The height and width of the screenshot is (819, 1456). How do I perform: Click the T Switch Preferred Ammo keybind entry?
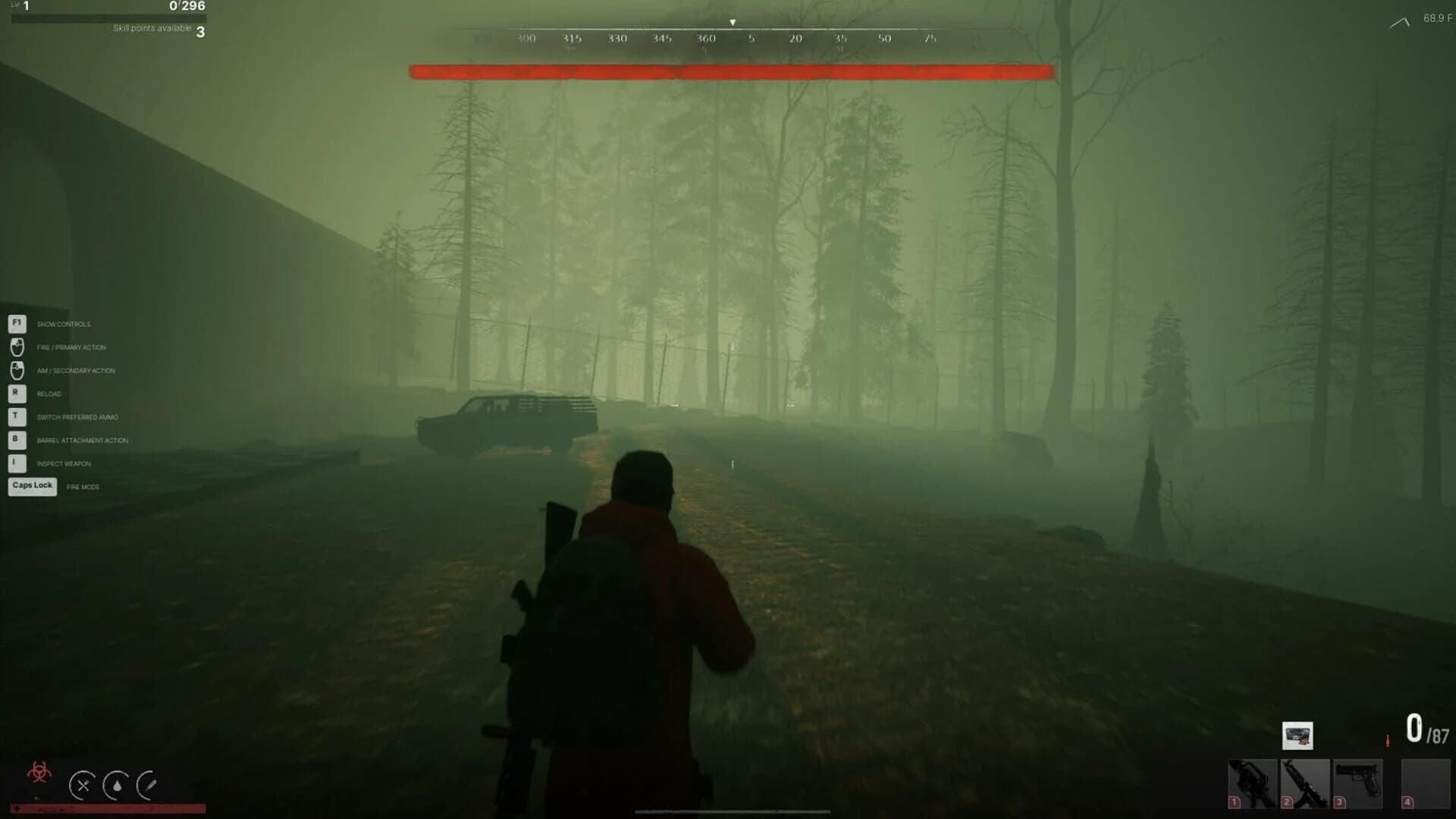pyautogui.click(x=15, y=416)
